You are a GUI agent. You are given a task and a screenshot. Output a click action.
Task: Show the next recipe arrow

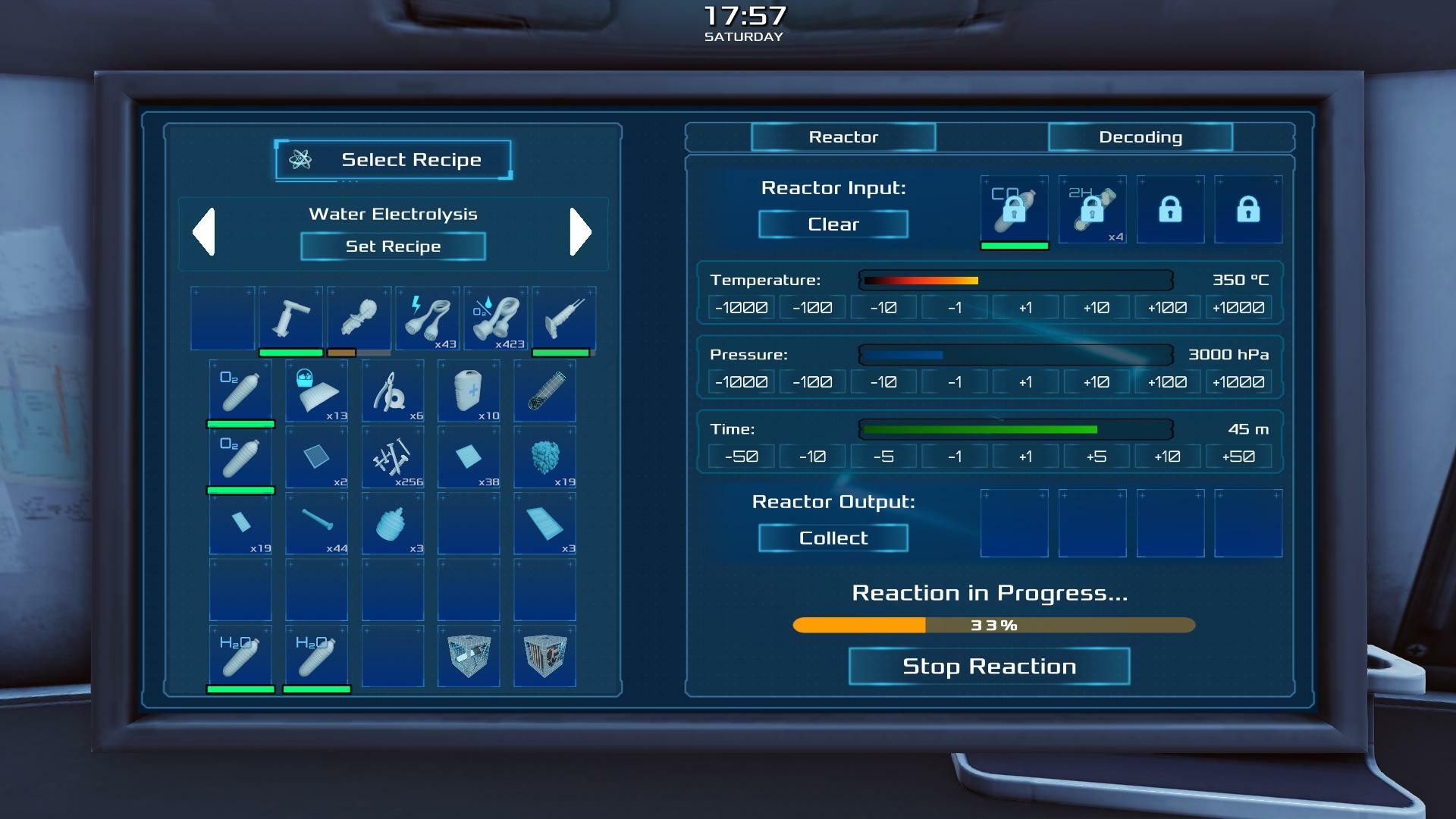[580, 231]
